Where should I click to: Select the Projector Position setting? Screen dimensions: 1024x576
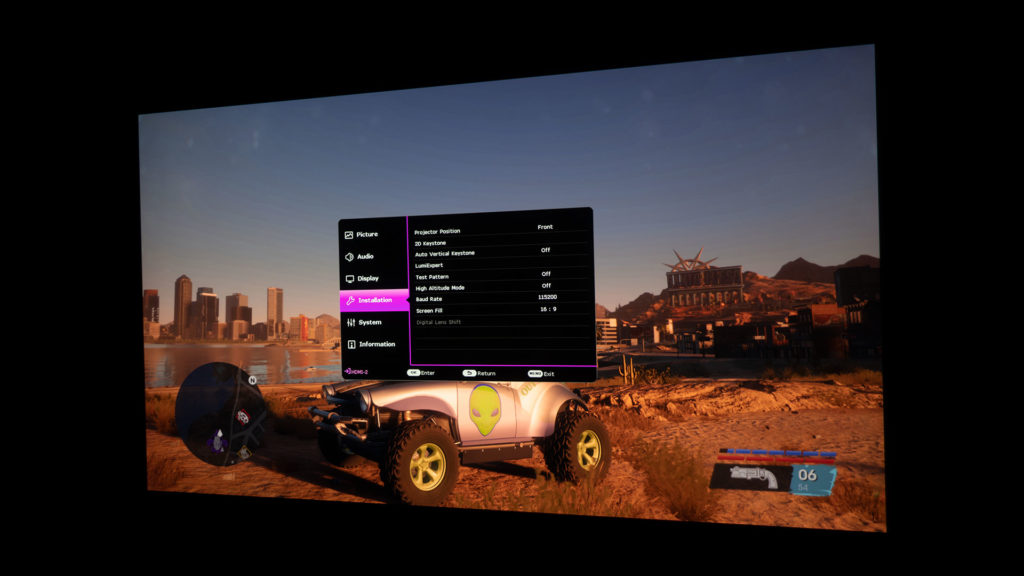[x=438, y=231]
